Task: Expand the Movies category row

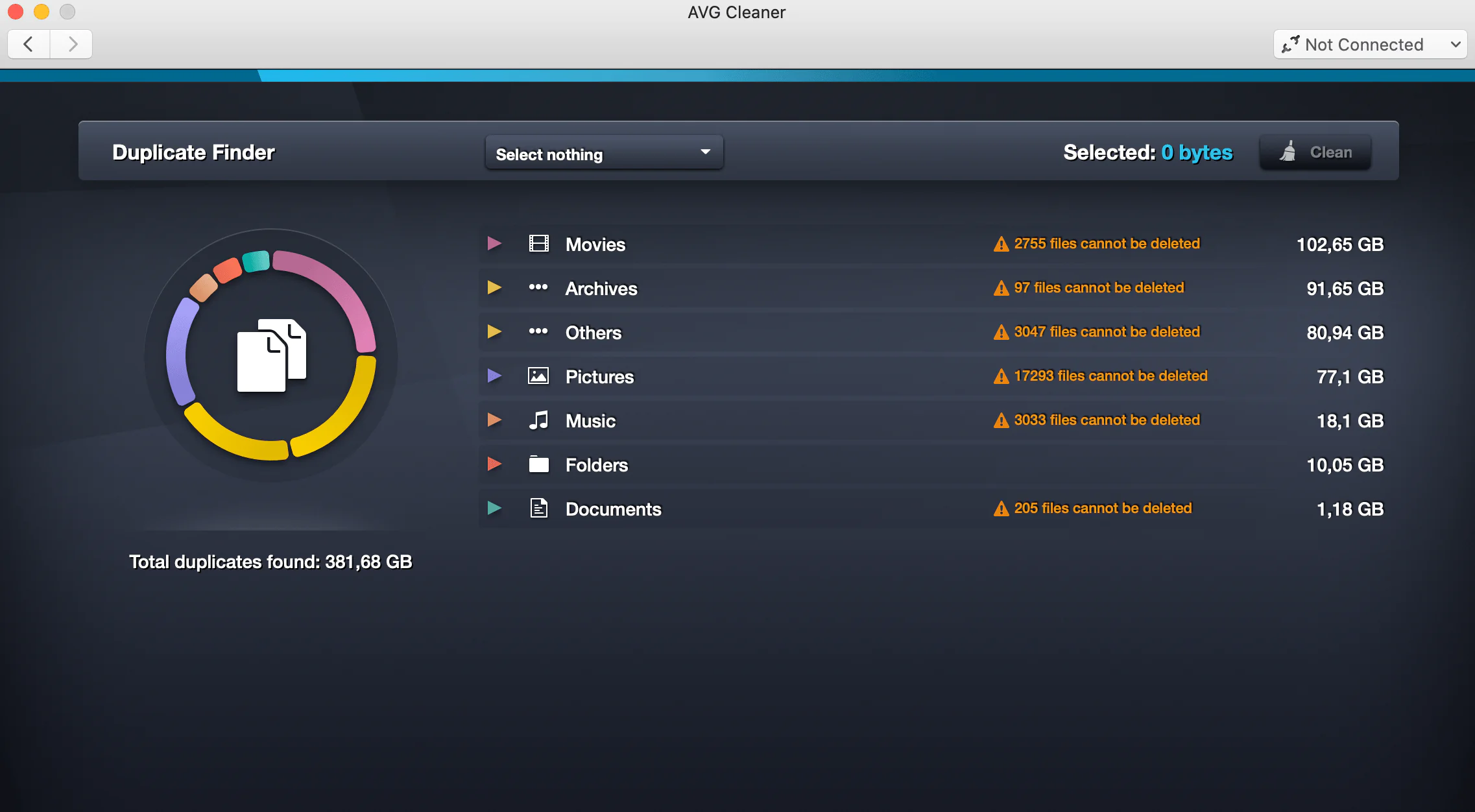Action: tap(494, 244)
